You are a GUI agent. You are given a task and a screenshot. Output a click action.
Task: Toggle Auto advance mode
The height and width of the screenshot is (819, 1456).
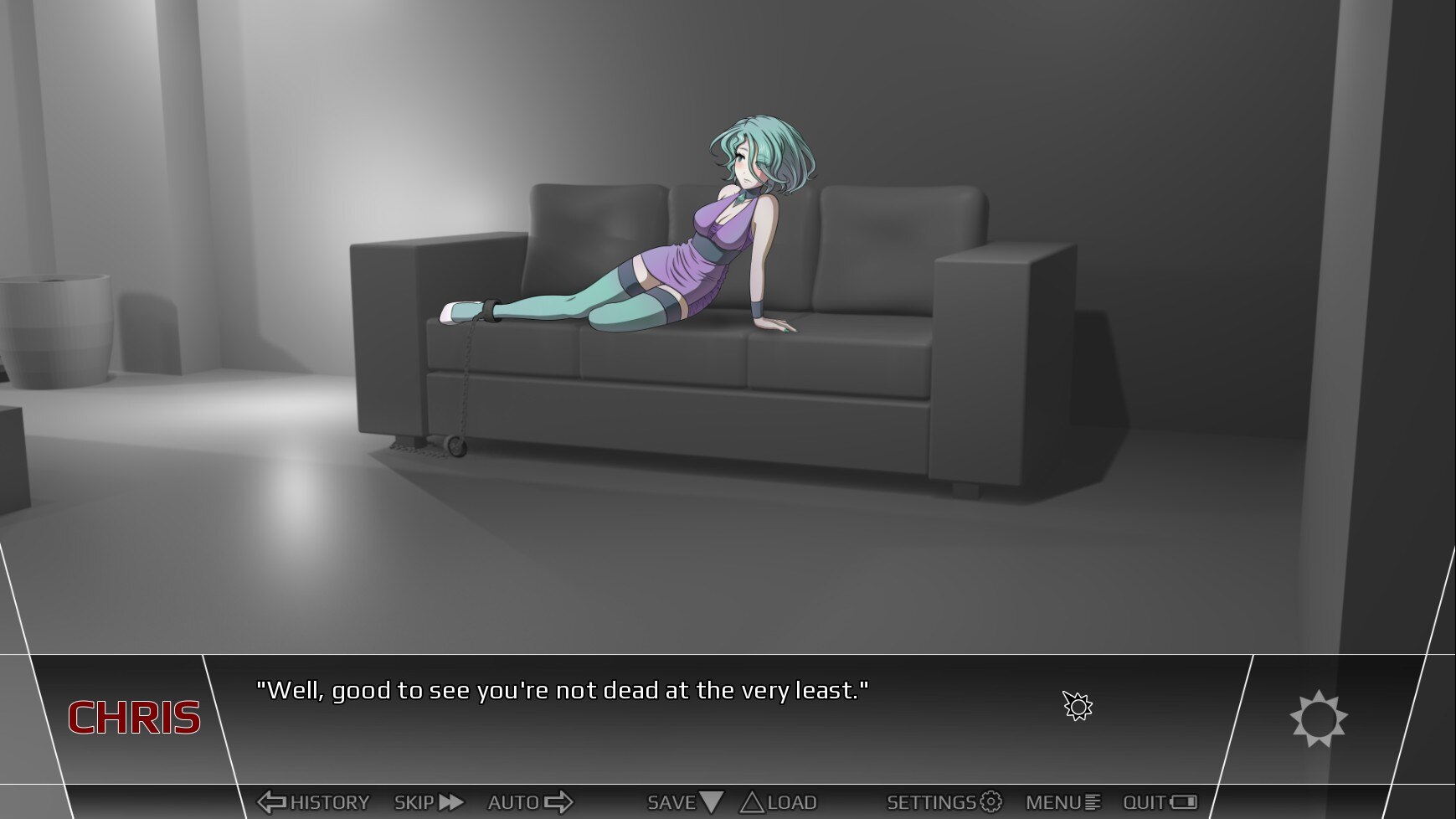coord(530,802)
